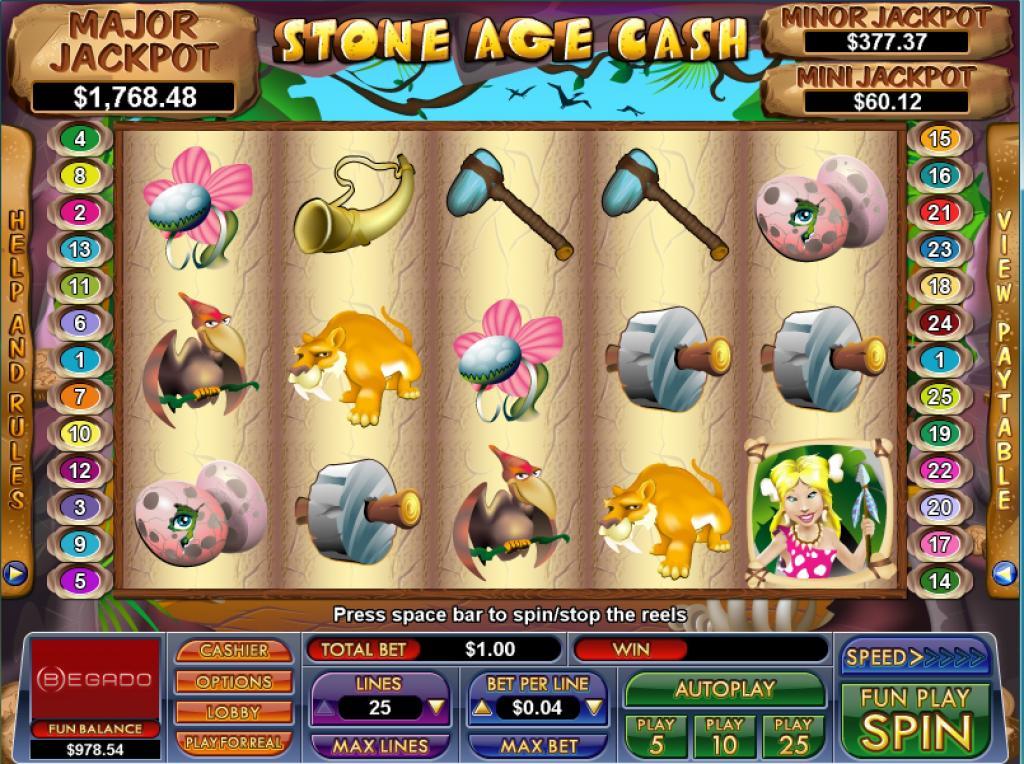View the Paytable
Image resolution: width=1024 pixels, height=764 pixels.
[x=1005, y=360]
